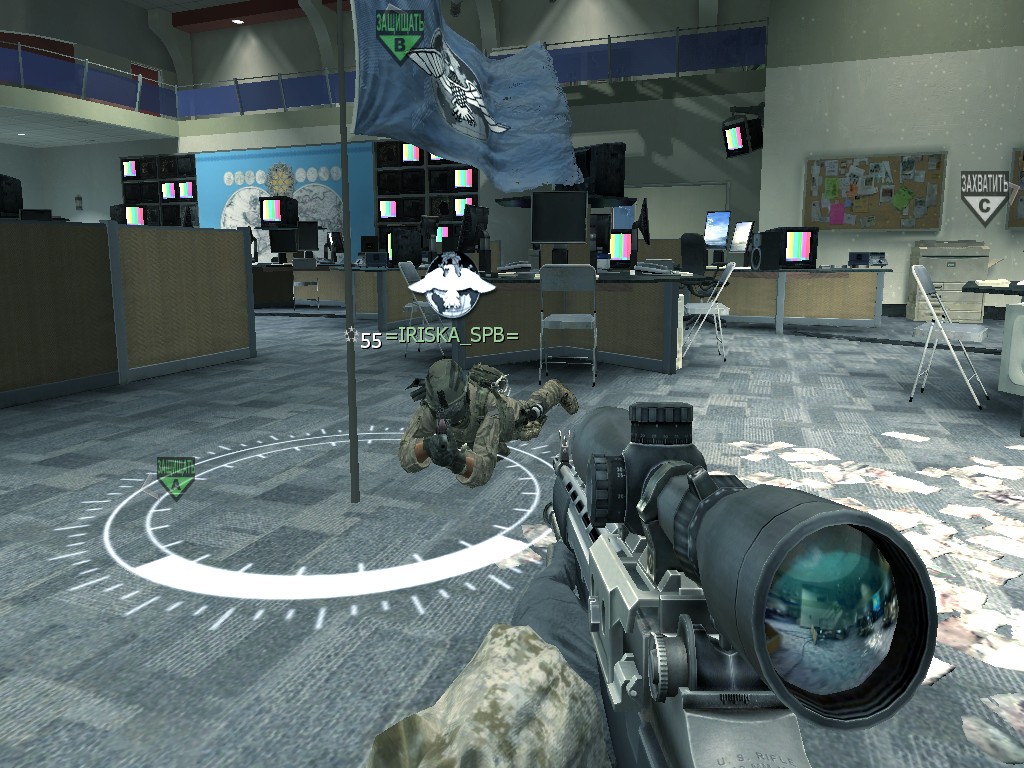Select the green Defend A flag marker
Viewport: 1024px width, 768px height.
point(176,478)
